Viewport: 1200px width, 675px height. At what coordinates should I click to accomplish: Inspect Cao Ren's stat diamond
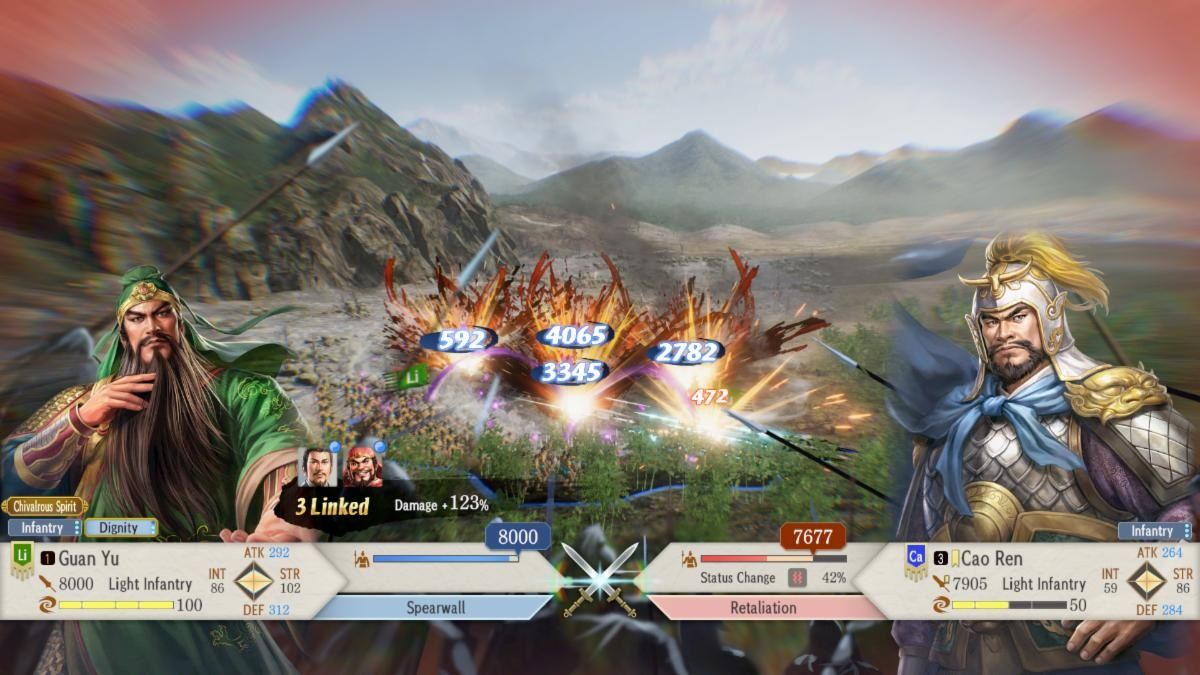pyautogui.click(x=1145, y=580)
